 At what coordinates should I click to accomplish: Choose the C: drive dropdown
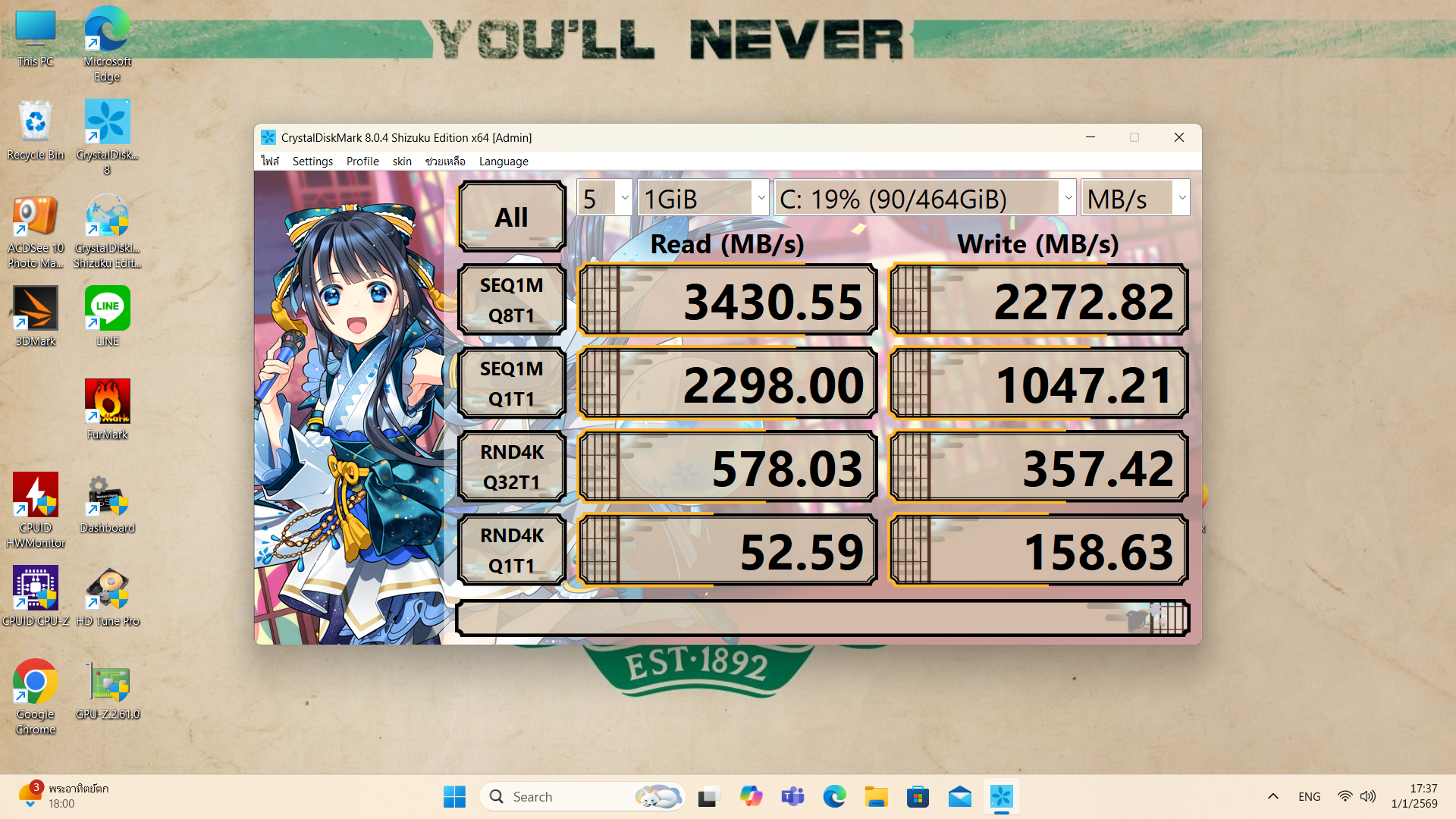tap(924, 199)
